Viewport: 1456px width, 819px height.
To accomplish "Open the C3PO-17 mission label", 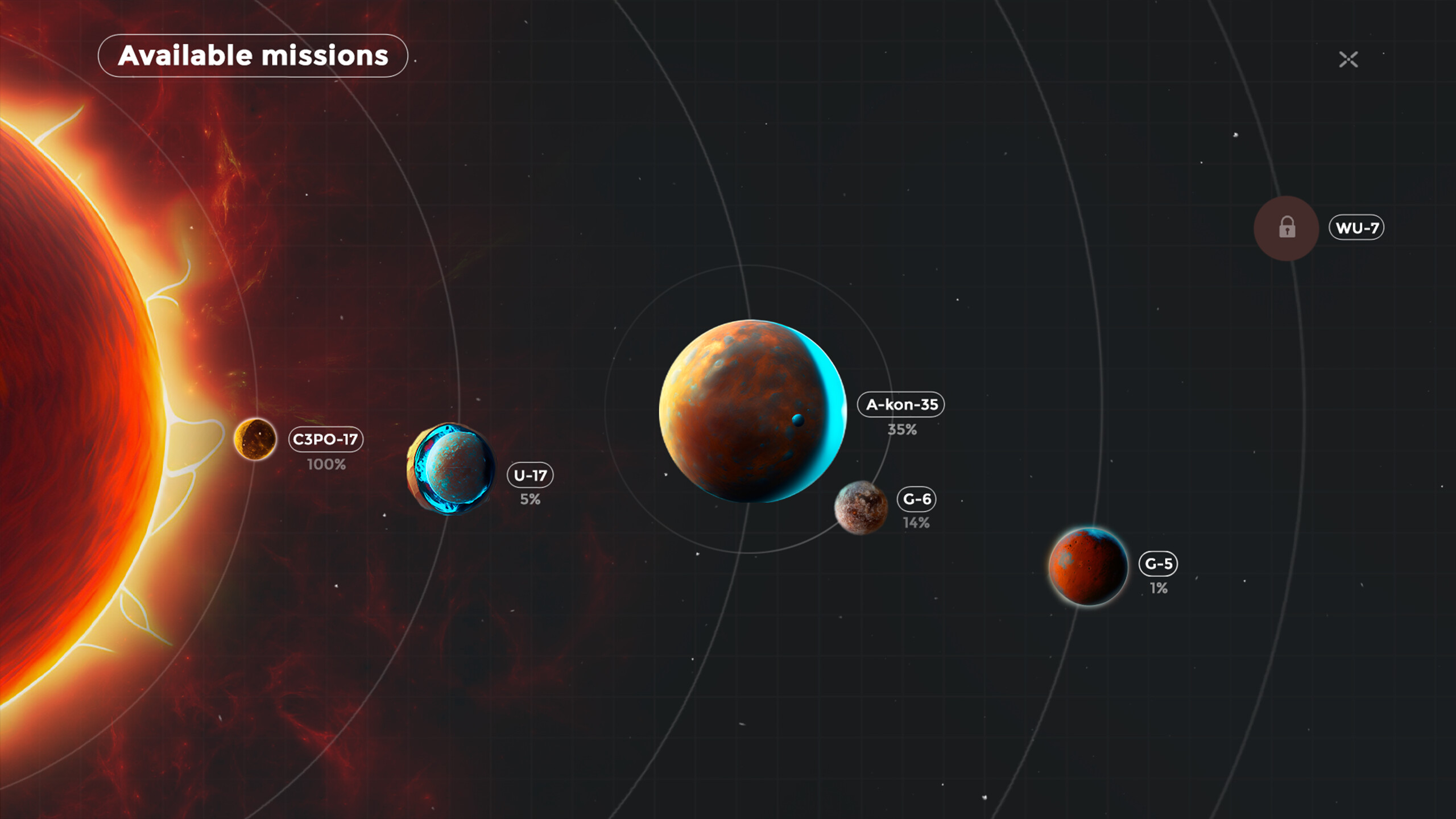I will click(x=325, y=439).
